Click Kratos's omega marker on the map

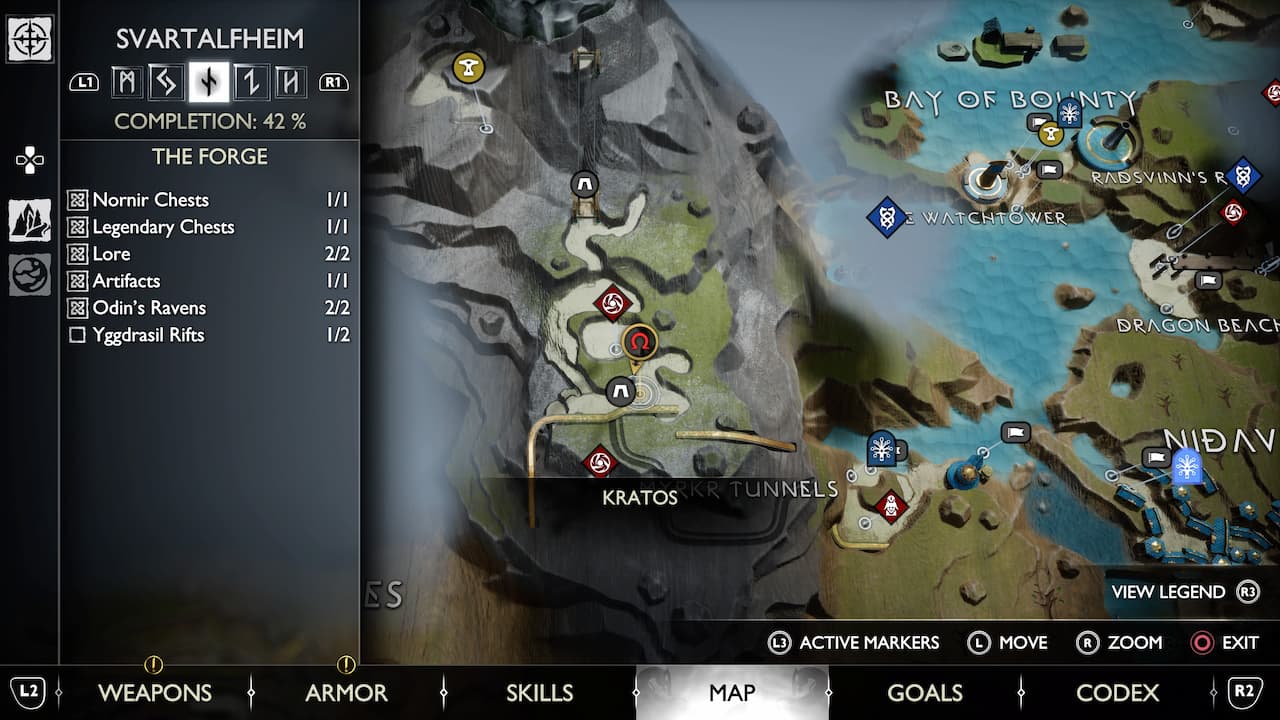(x=639, y=343)
